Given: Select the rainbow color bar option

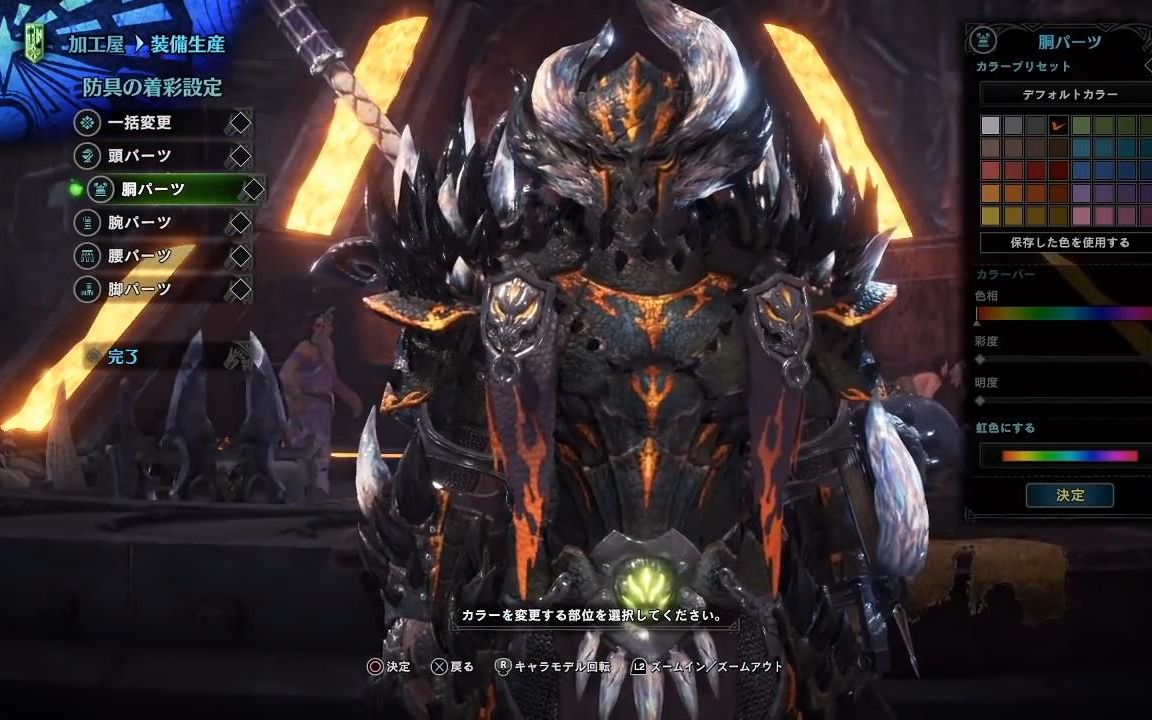Looking at the screenshot, I should tap(1069, 456).
